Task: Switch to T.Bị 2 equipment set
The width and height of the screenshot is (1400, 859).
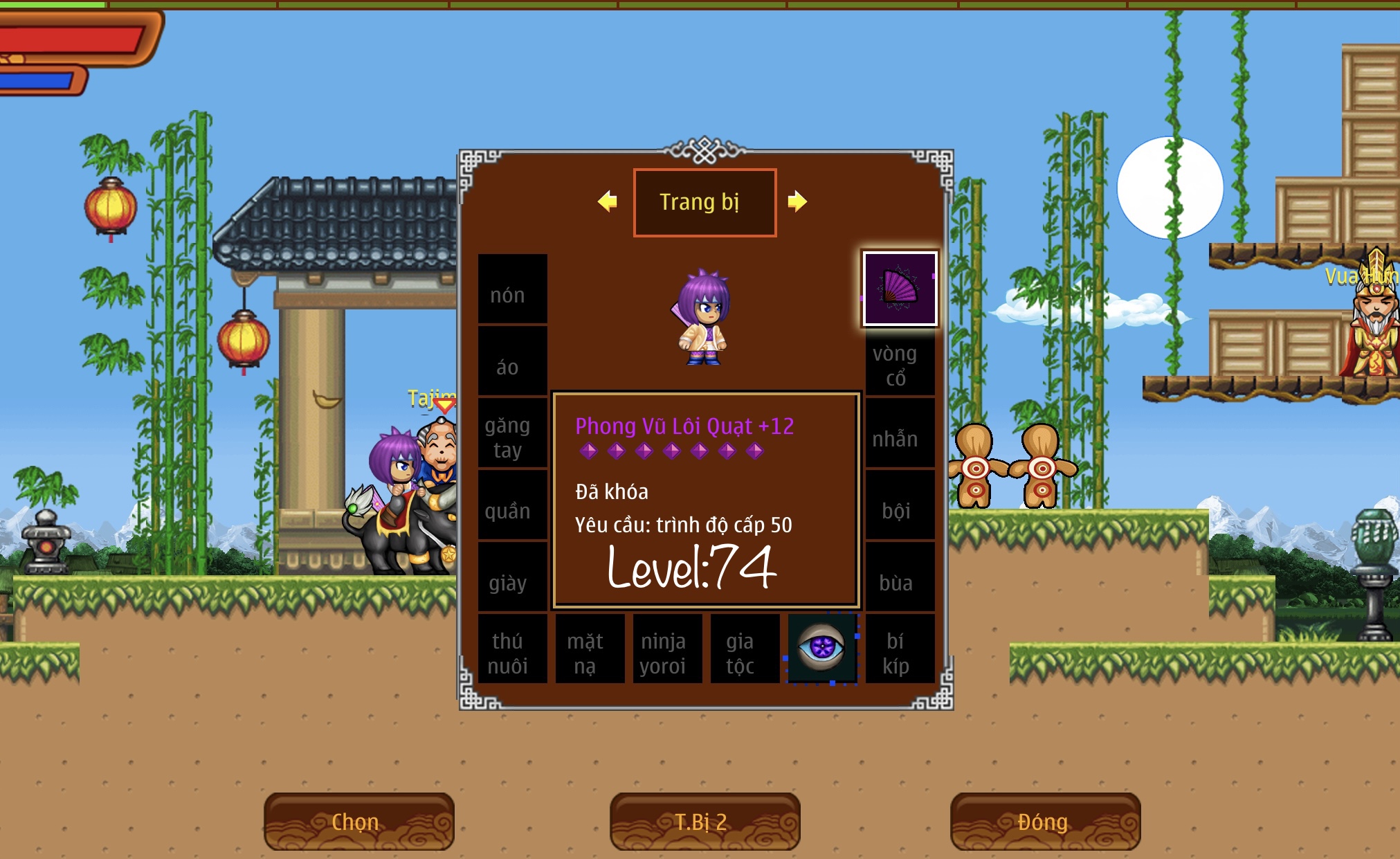Action: [x=704, y=822]
